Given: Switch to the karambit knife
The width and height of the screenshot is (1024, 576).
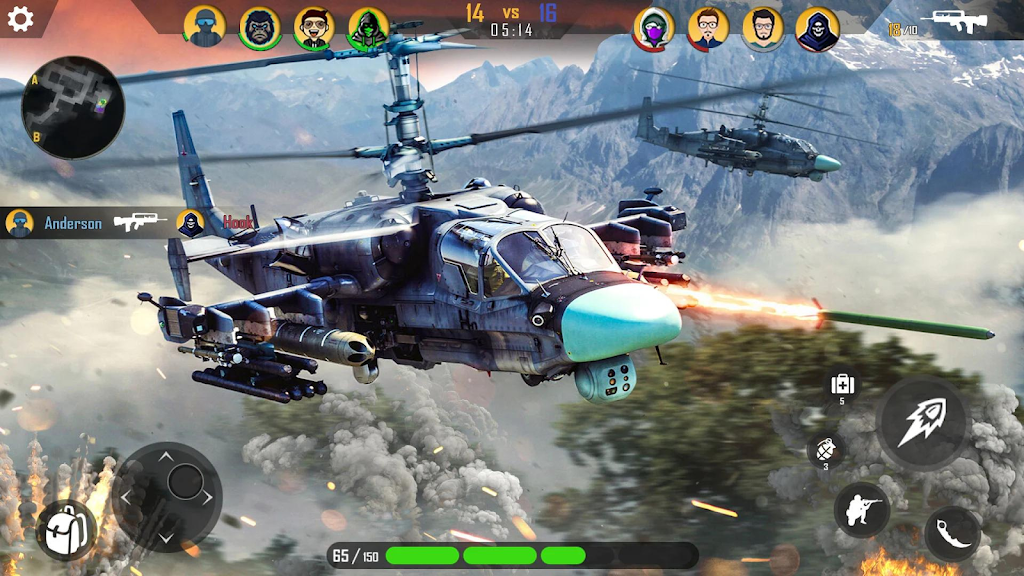Looking at the screenshot, I should click(x=951, y=533).
